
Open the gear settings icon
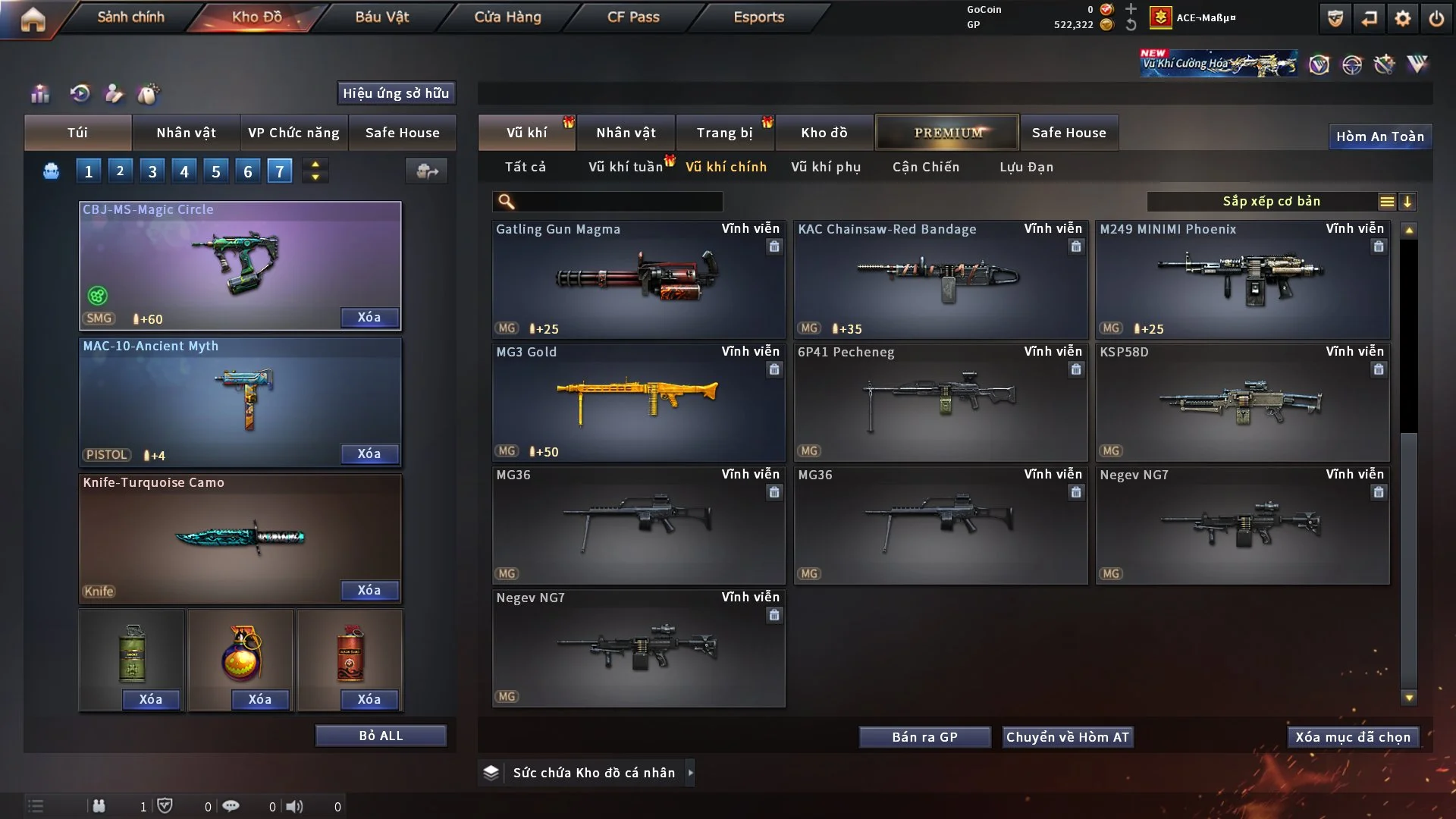tap(1402, 18)
